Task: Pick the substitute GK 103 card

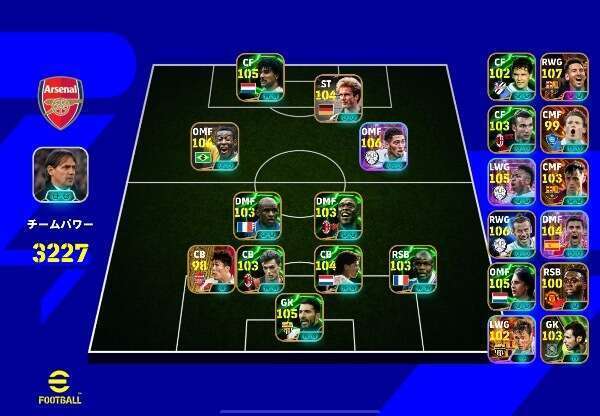Action: tap(564, 340)
